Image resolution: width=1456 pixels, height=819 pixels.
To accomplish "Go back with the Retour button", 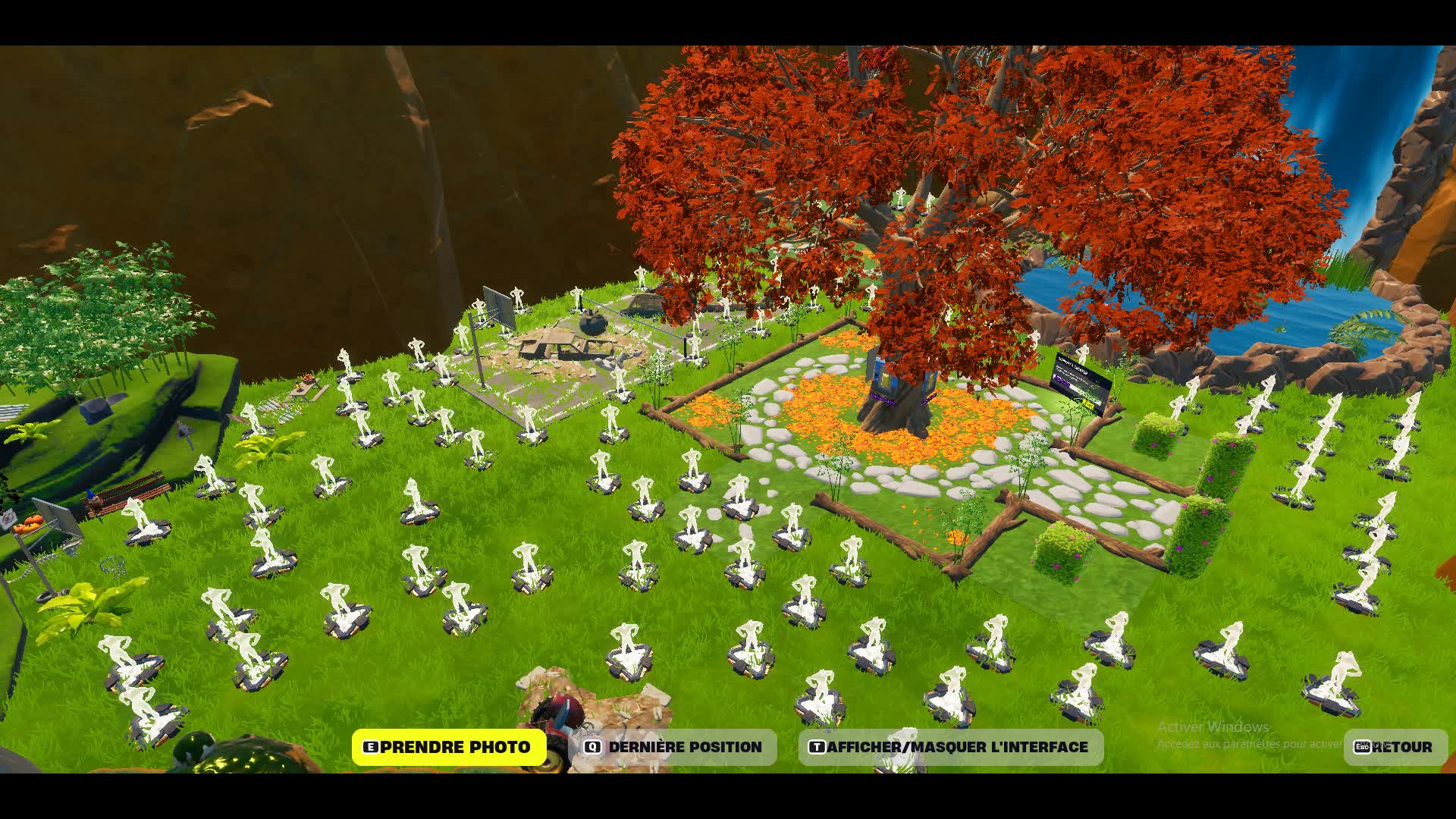I will click(x=1395, y=747).
